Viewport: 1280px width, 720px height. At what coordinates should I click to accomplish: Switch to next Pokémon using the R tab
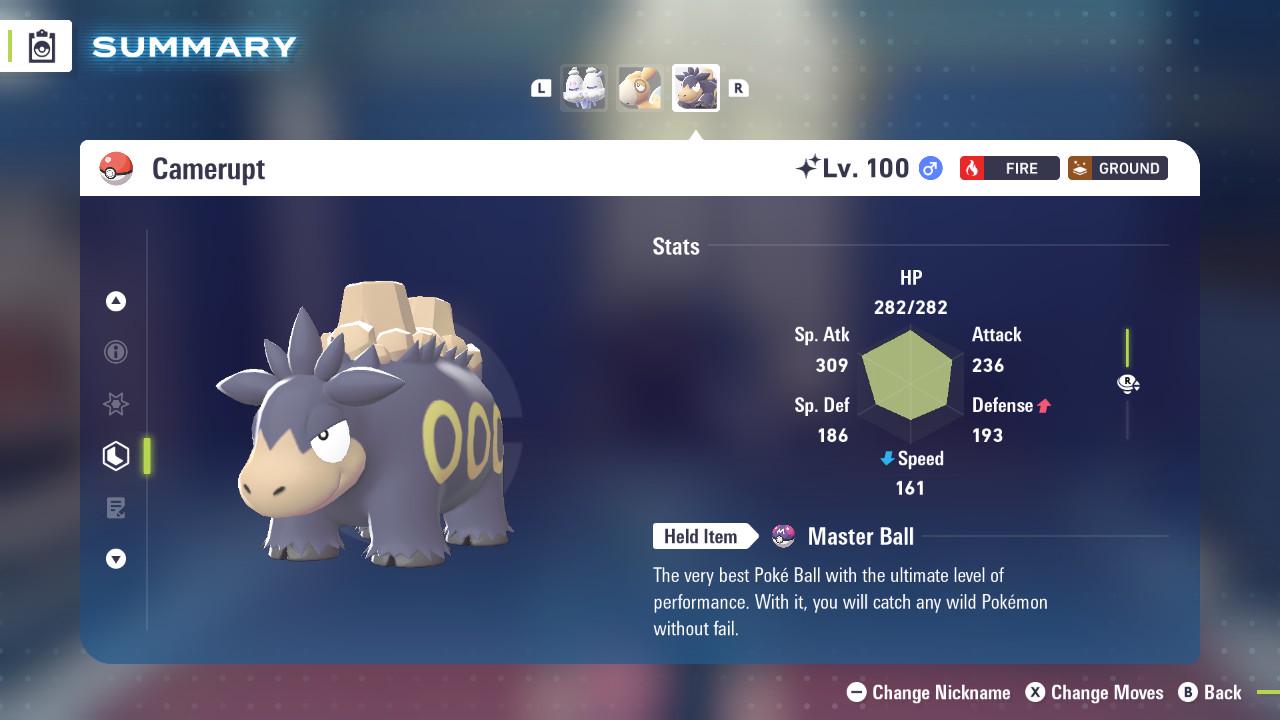[738, 88]
